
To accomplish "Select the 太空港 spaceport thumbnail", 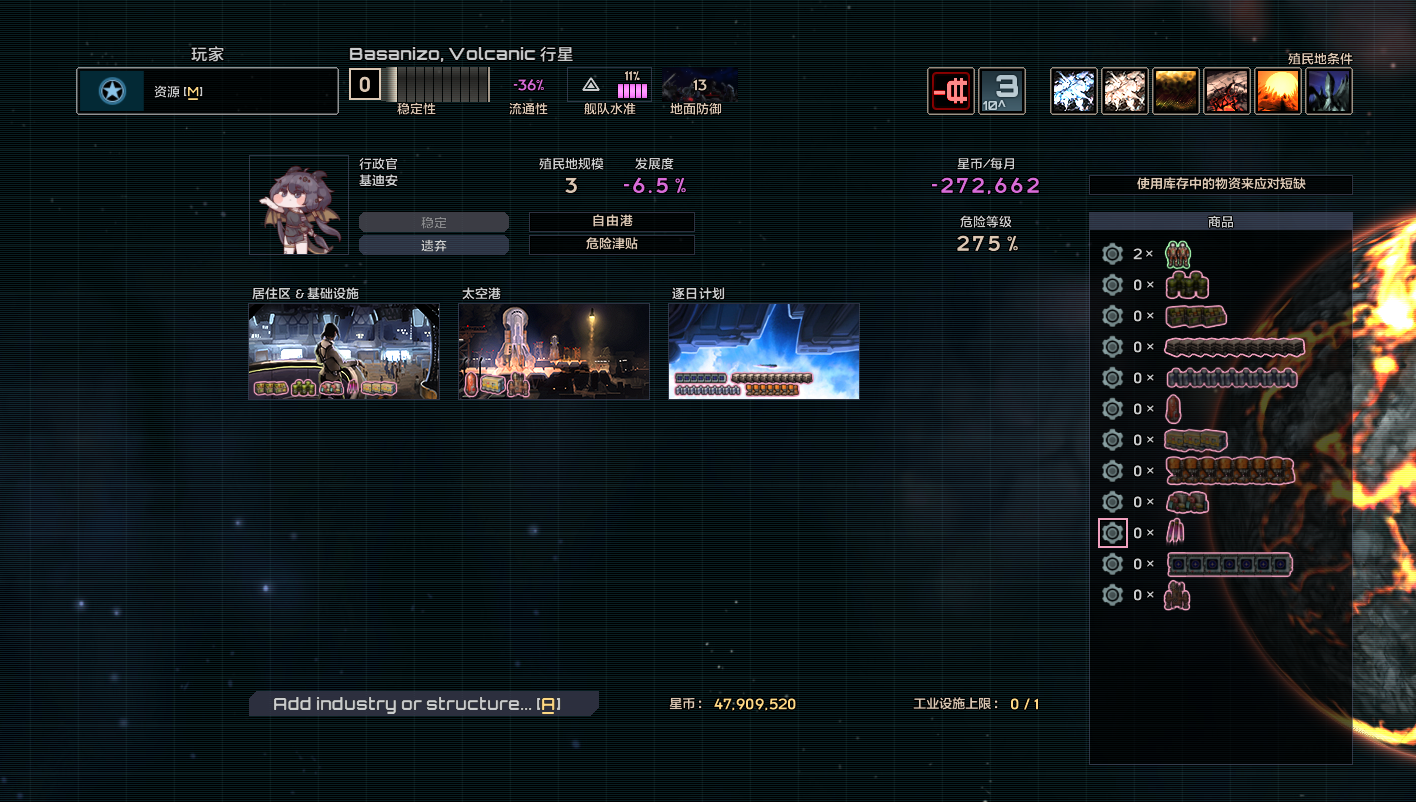I will (x=554, y=351).
